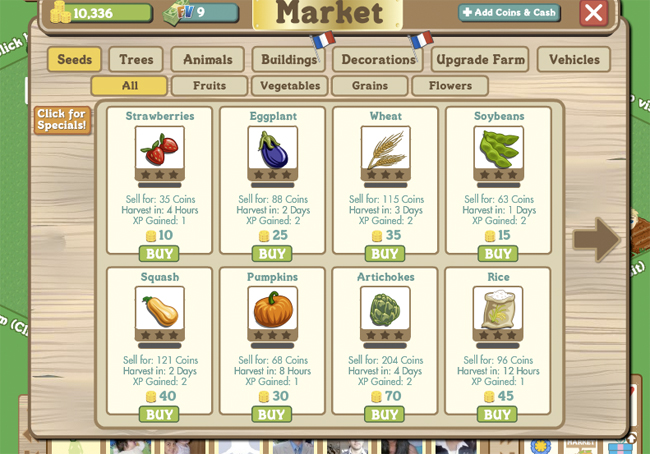Open the Click for Specials sign

(62, 120)
